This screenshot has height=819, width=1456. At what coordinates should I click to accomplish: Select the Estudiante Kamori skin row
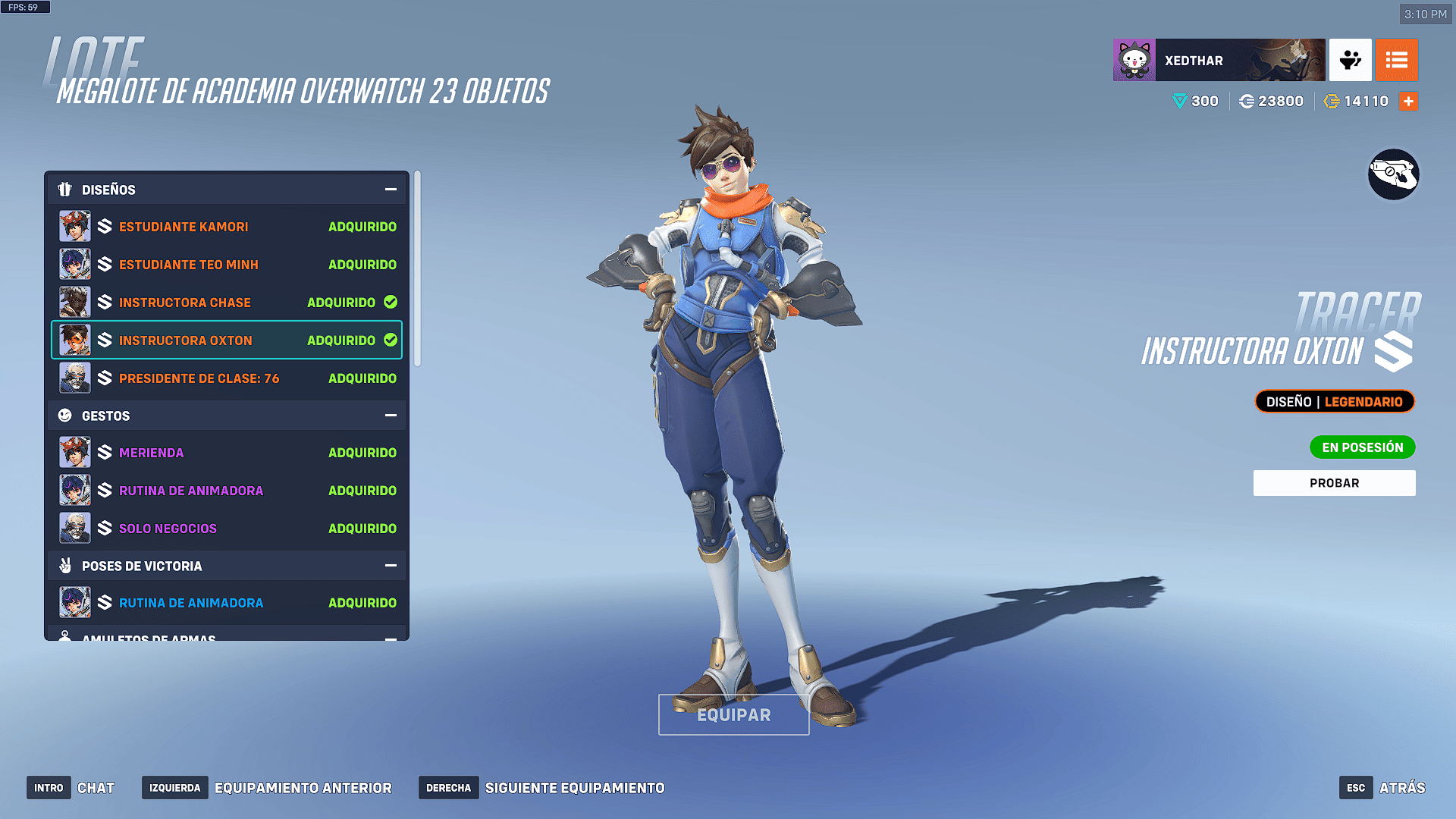tap(227, 227)
